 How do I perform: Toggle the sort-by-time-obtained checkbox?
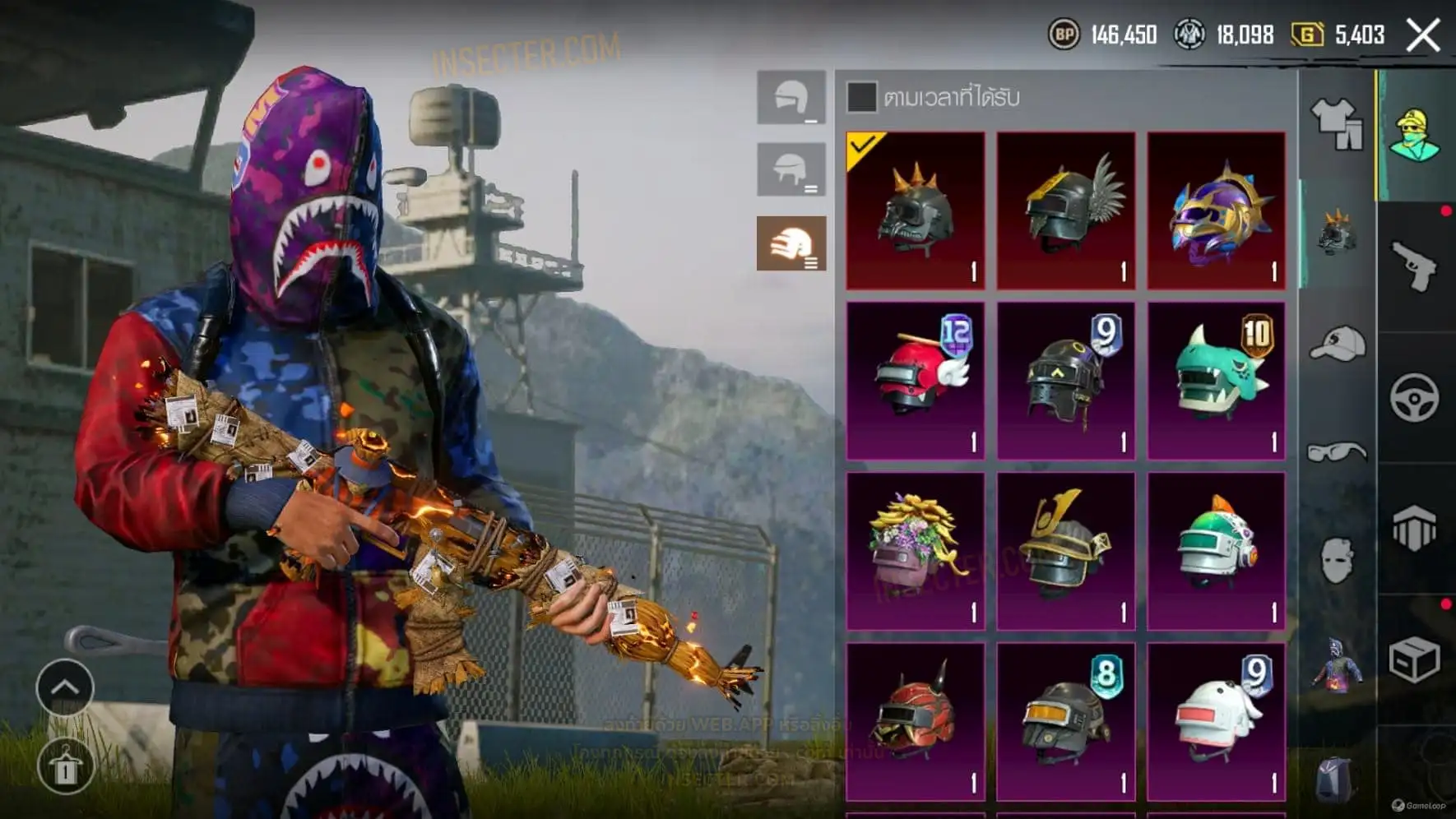point(861,97)
